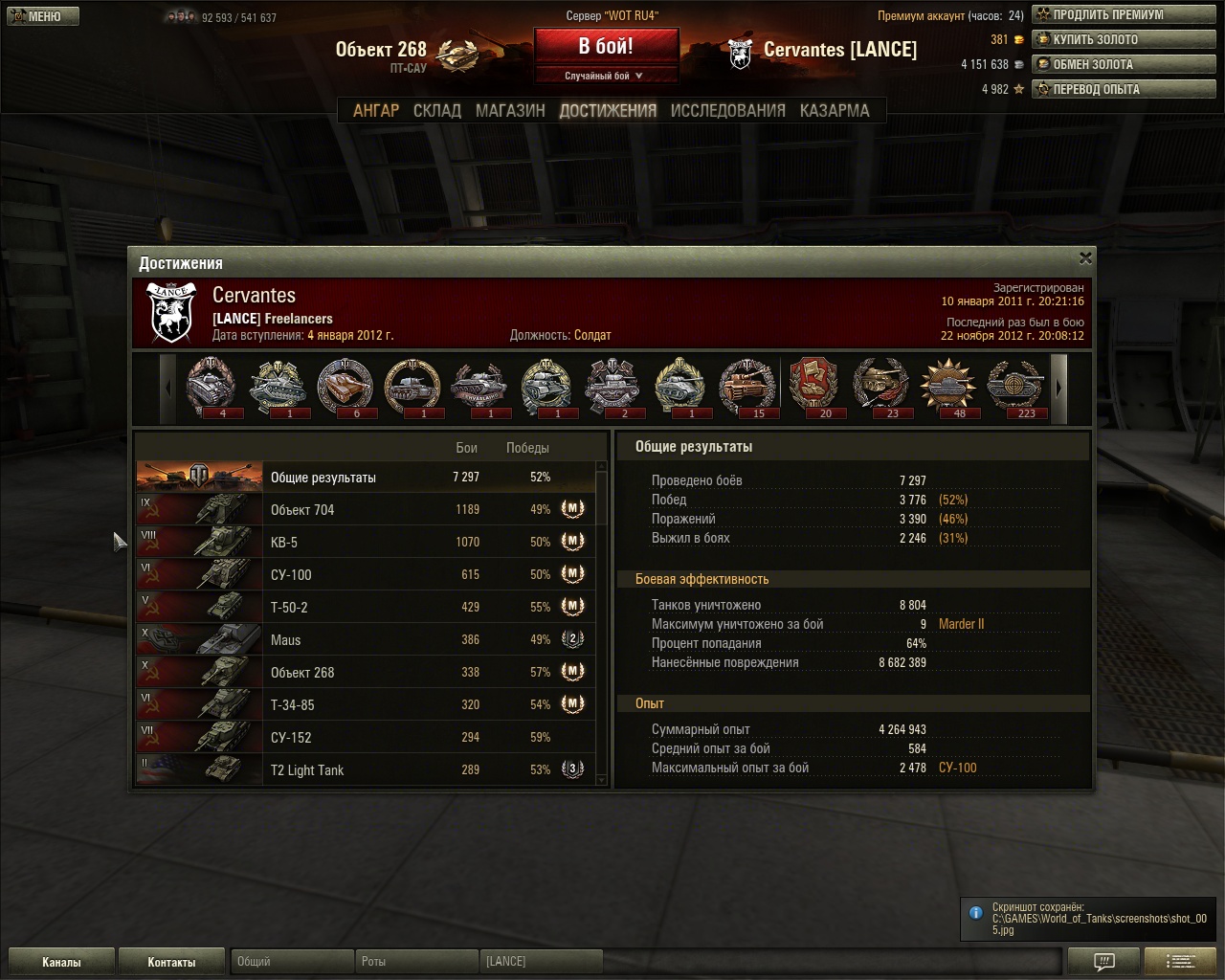Open ПЕРЕВОД ОПЫТА experience conversion
This screenshot has height=980, width=1225.
pos(1122,89)
